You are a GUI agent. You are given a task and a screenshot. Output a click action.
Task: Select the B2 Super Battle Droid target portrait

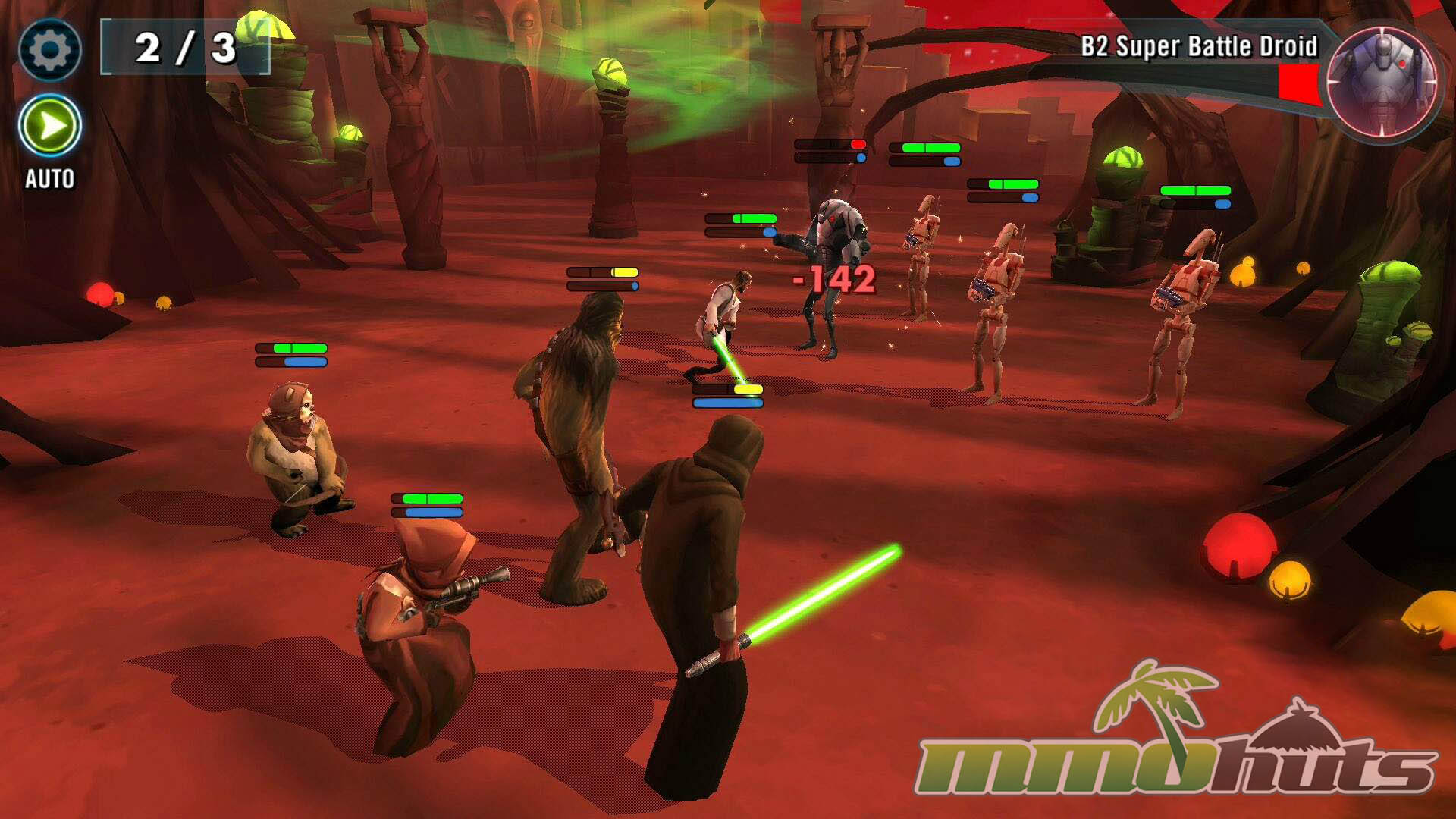tap(1382, 82)
